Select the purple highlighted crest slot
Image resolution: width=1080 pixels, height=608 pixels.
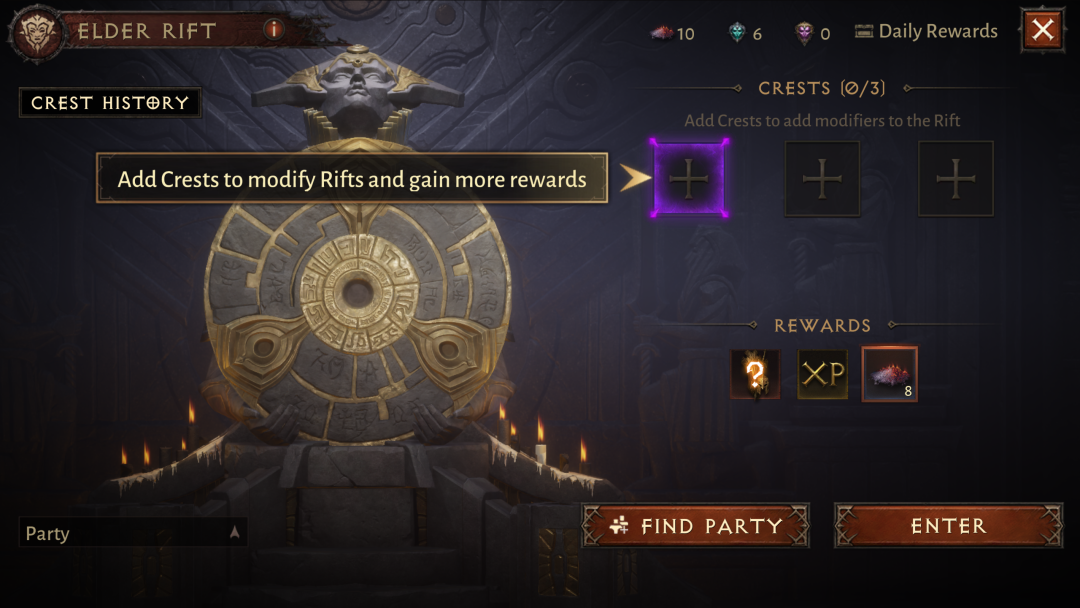coord(688,179)
